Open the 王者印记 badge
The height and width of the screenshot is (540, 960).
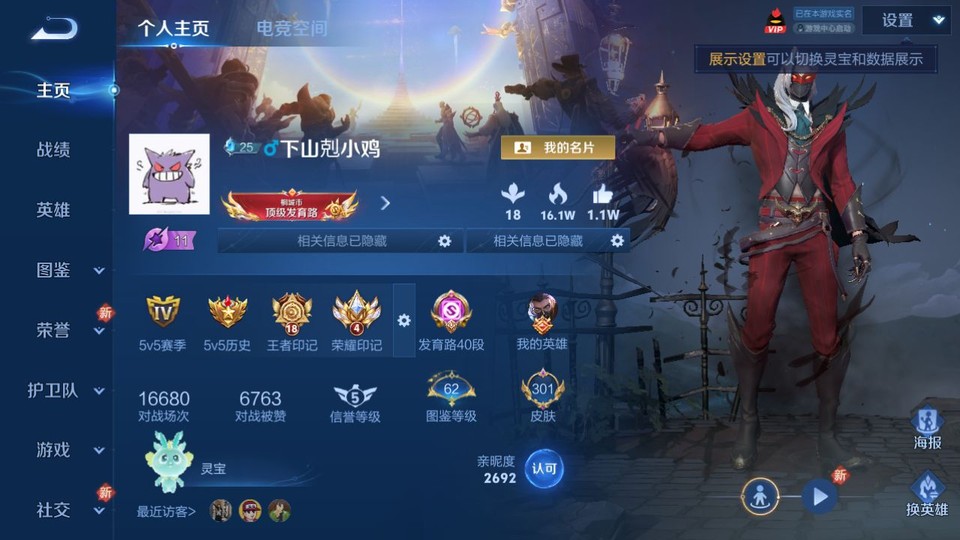[x=292, y=312]
